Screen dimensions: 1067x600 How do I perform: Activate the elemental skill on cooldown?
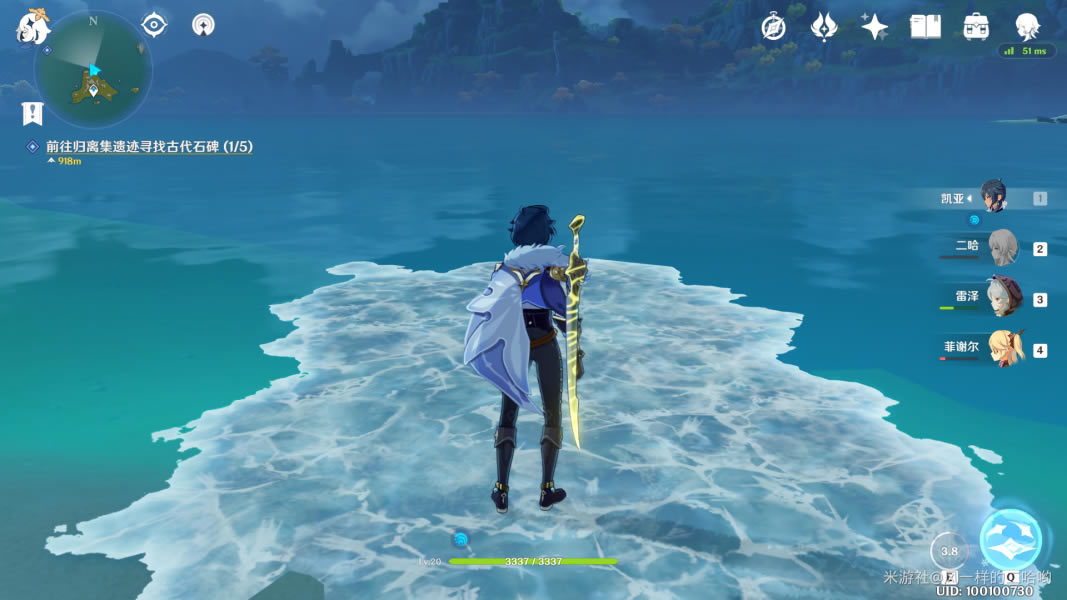[949, 551]
